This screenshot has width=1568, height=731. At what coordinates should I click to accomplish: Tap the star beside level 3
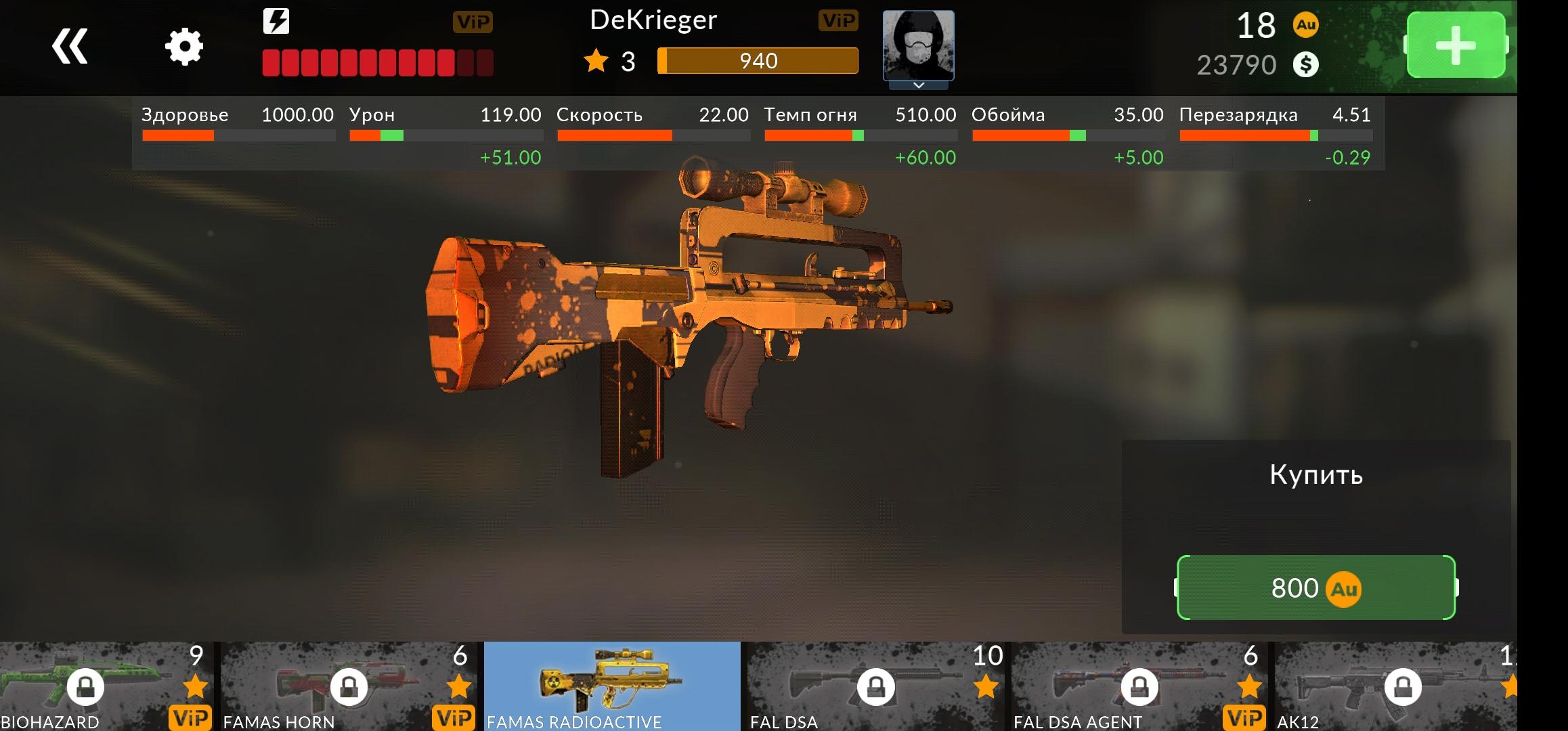pyautogui.click(x=595, y=61)
